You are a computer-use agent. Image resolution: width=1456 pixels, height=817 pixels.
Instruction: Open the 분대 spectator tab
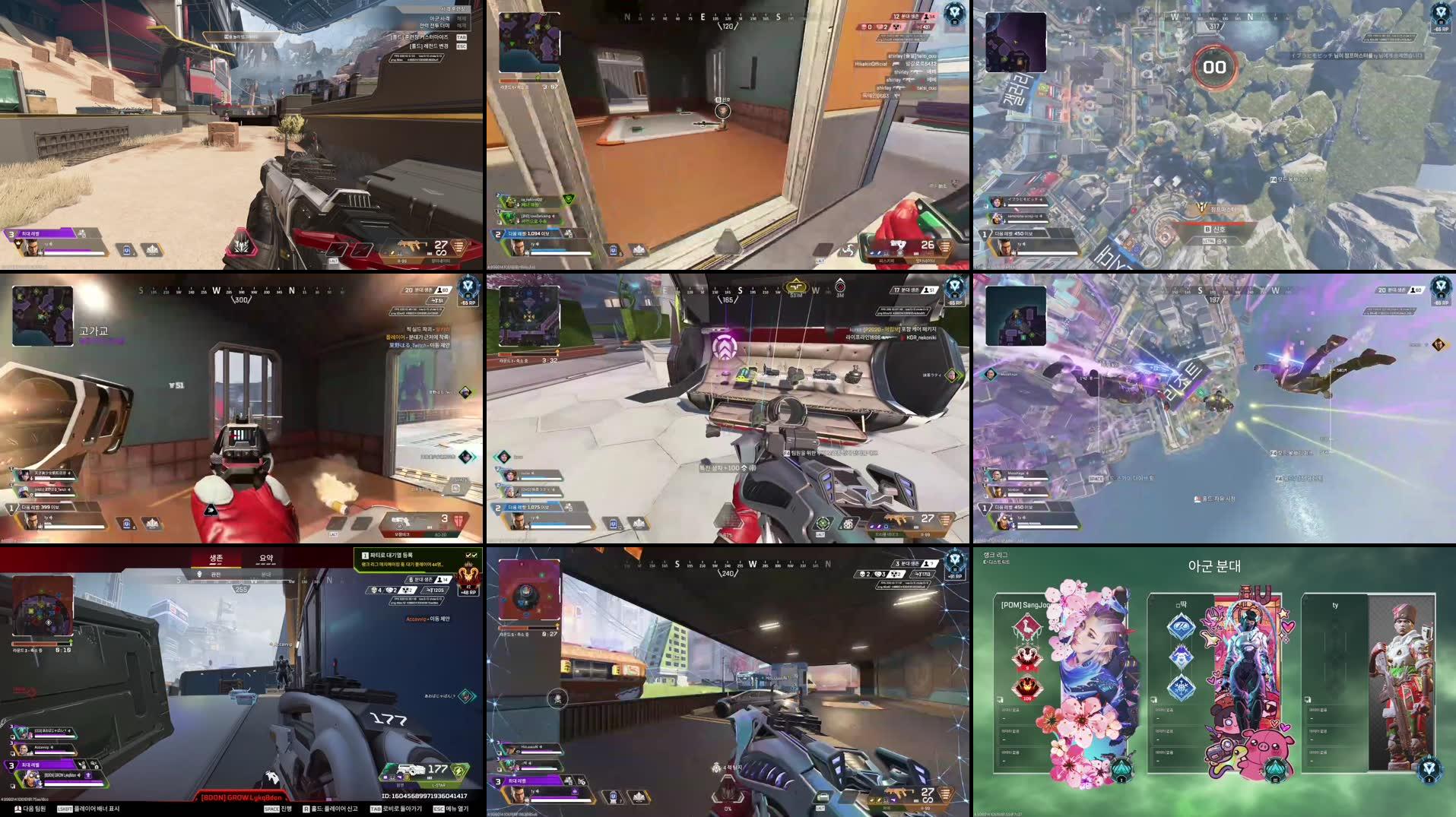tap(268, 575)
